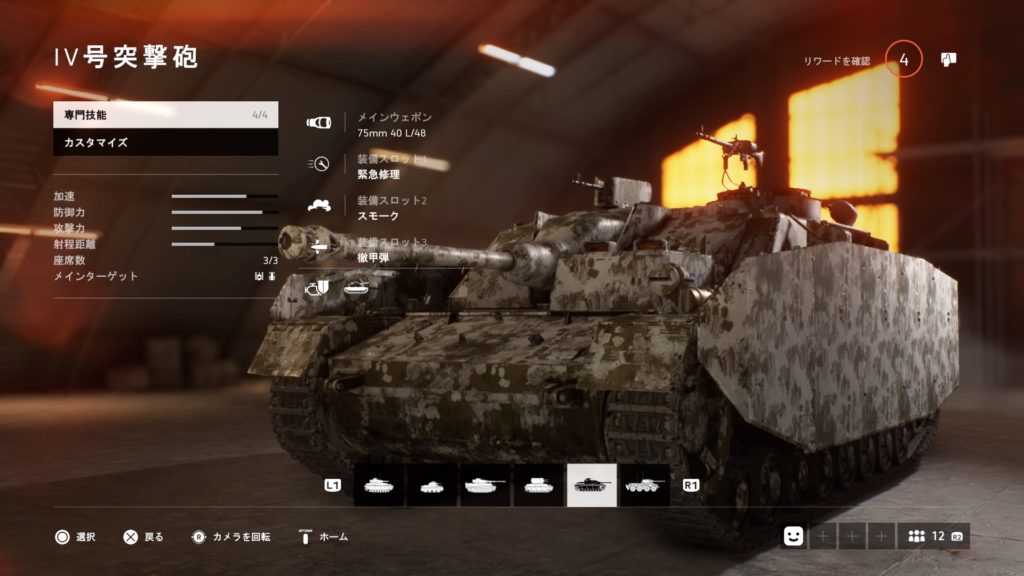1024x576 pixels.
Task: Choose the wheeled armored car thumbnail
Action: [x=644, y=485]
